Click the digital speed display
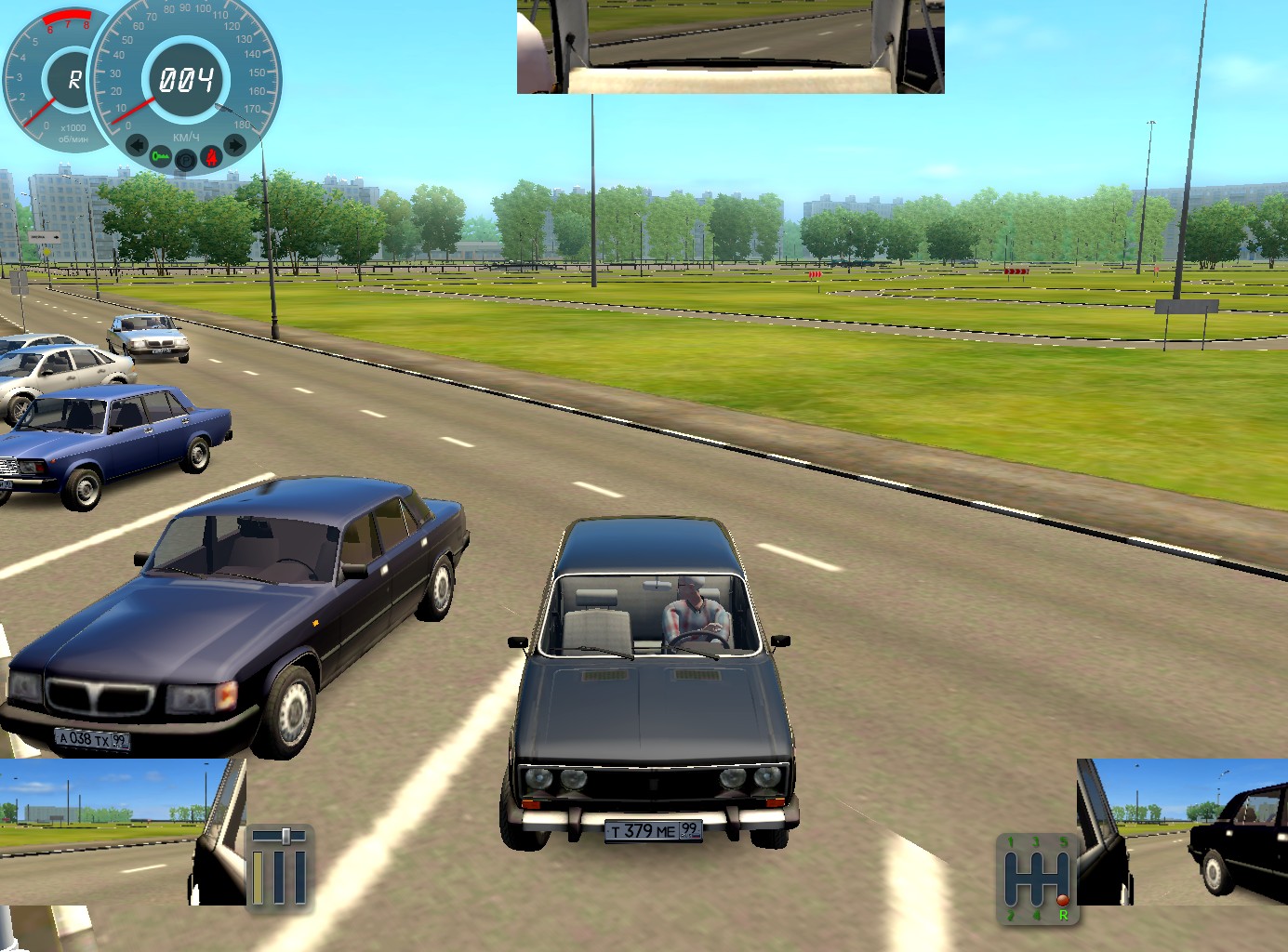 (x=186, y=80)
